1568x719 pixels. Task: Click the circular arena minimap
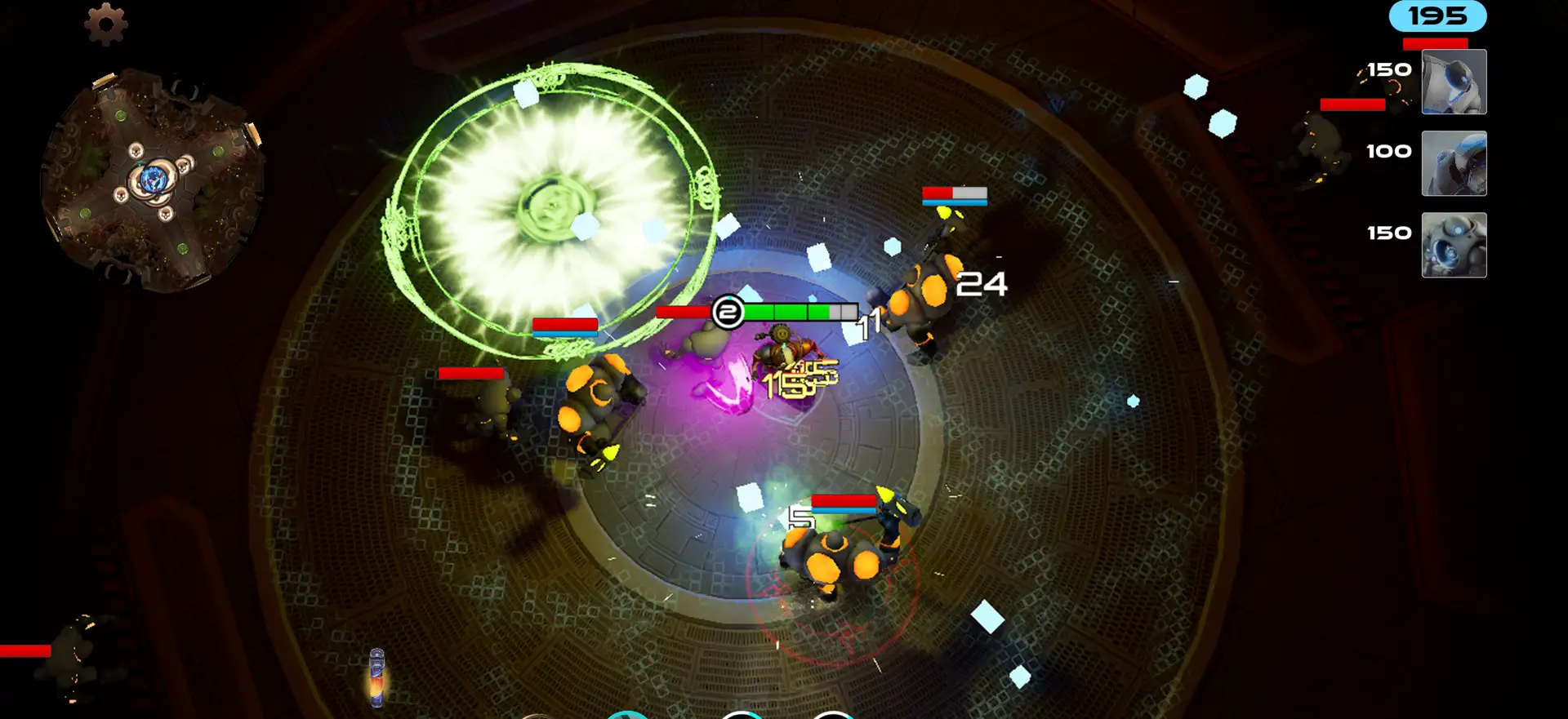[153, 180]
